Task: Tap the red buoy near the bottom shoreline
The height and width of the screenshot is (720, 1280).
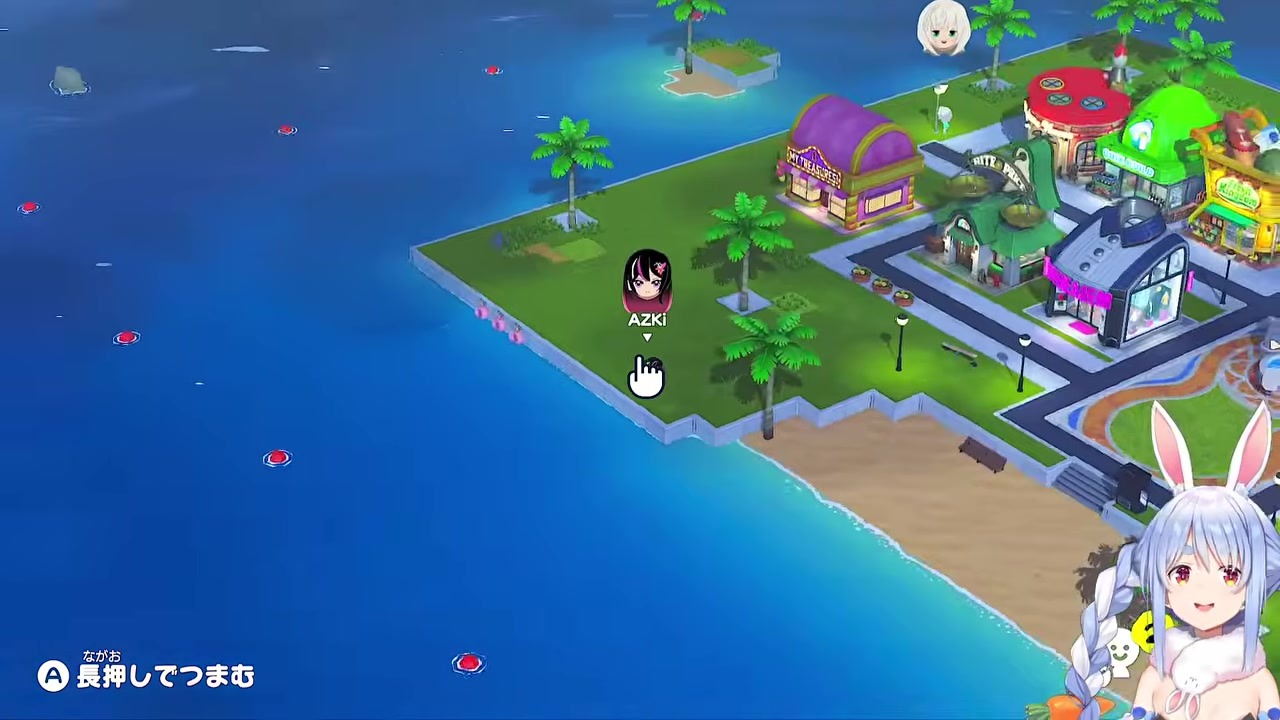Action: 469,663
